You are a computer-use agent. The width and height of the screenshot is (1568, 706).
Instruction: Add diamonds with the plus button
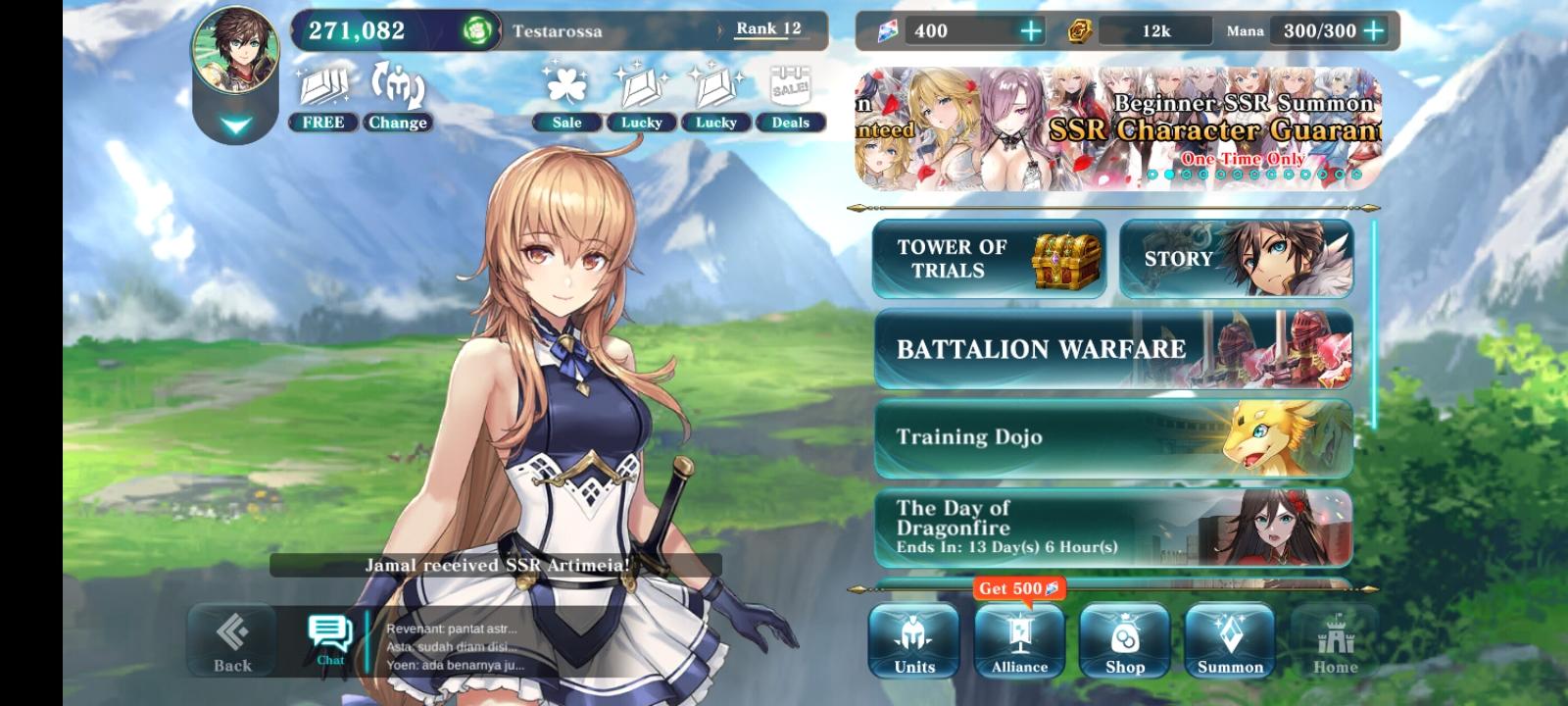tap(1030, 30)
